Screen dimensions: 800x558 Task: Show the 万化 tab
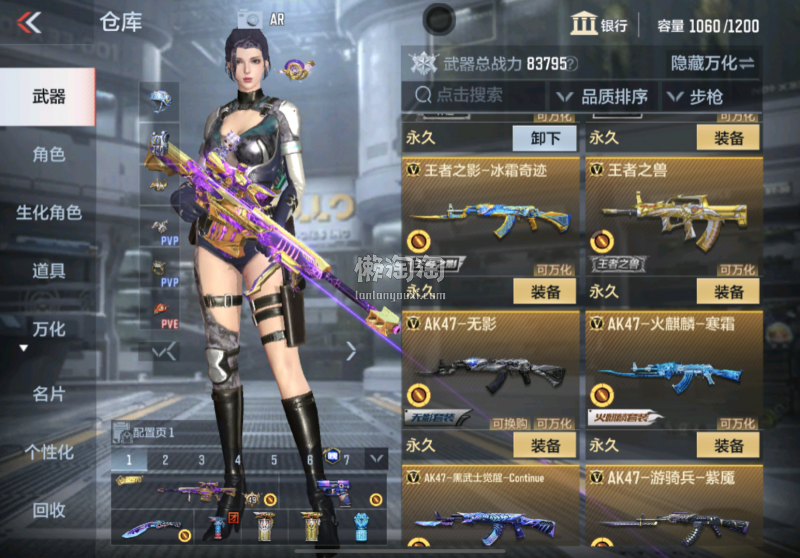click(x=48, y=329)
